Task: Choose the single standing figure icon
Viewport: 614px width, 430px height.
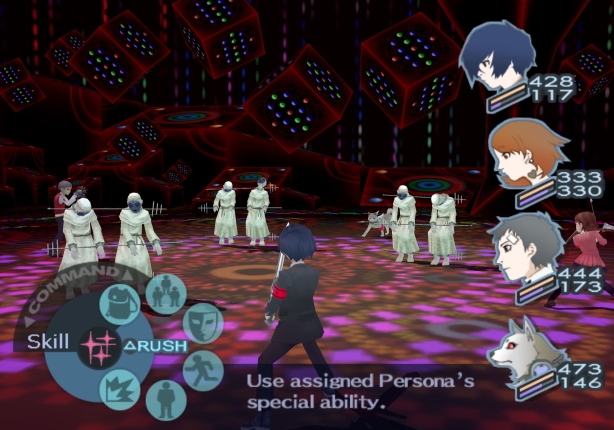Action: tap(165, 400)
